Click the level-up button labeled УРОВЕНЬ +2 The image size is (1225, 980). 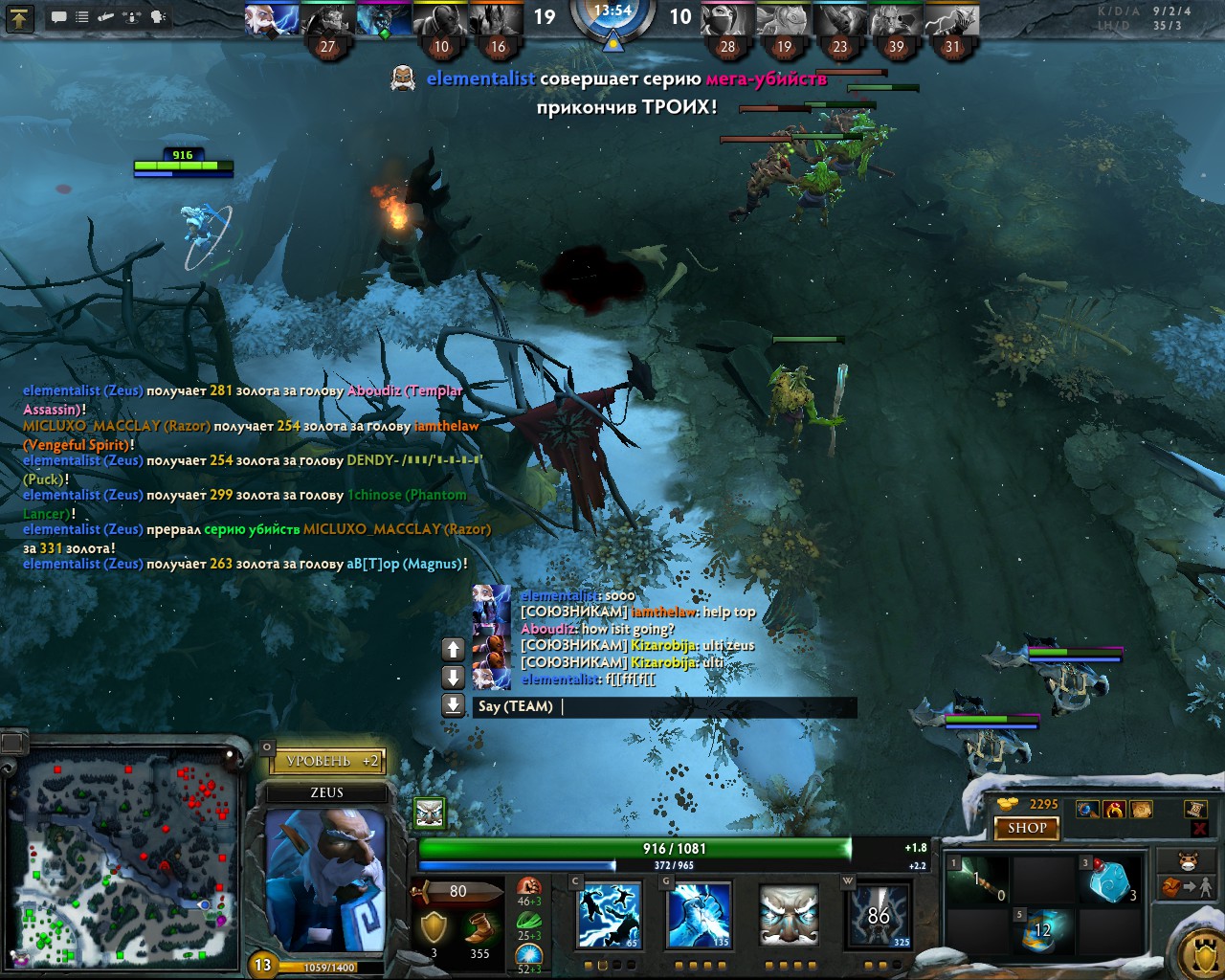click(x=328, y=761)
